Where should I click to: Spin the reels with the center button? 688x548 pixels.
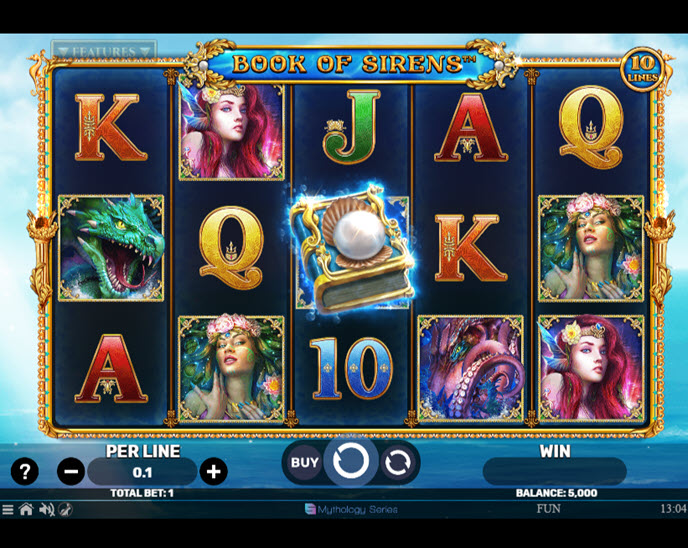click(351, 461)
